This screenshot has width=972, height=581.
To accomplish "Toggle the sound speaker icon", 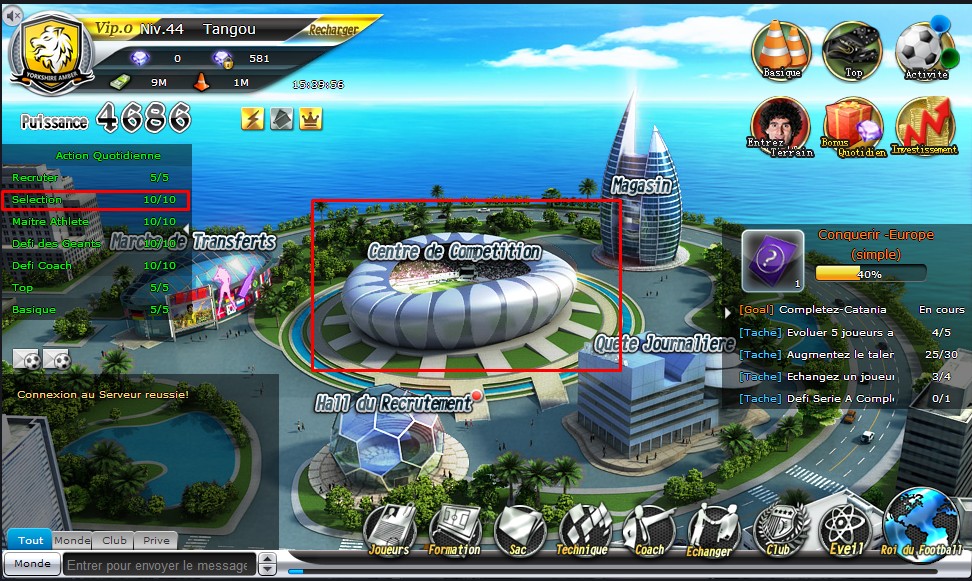I will coord(13,15).
